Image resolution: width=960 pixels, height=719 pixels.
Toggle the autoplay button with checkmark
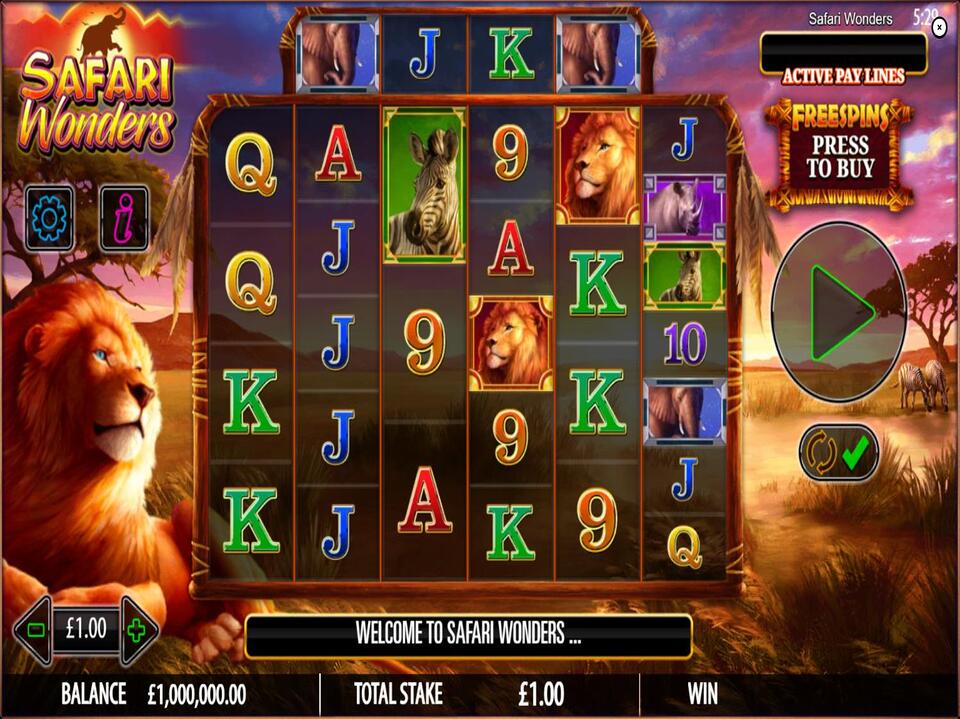[838, 453]
